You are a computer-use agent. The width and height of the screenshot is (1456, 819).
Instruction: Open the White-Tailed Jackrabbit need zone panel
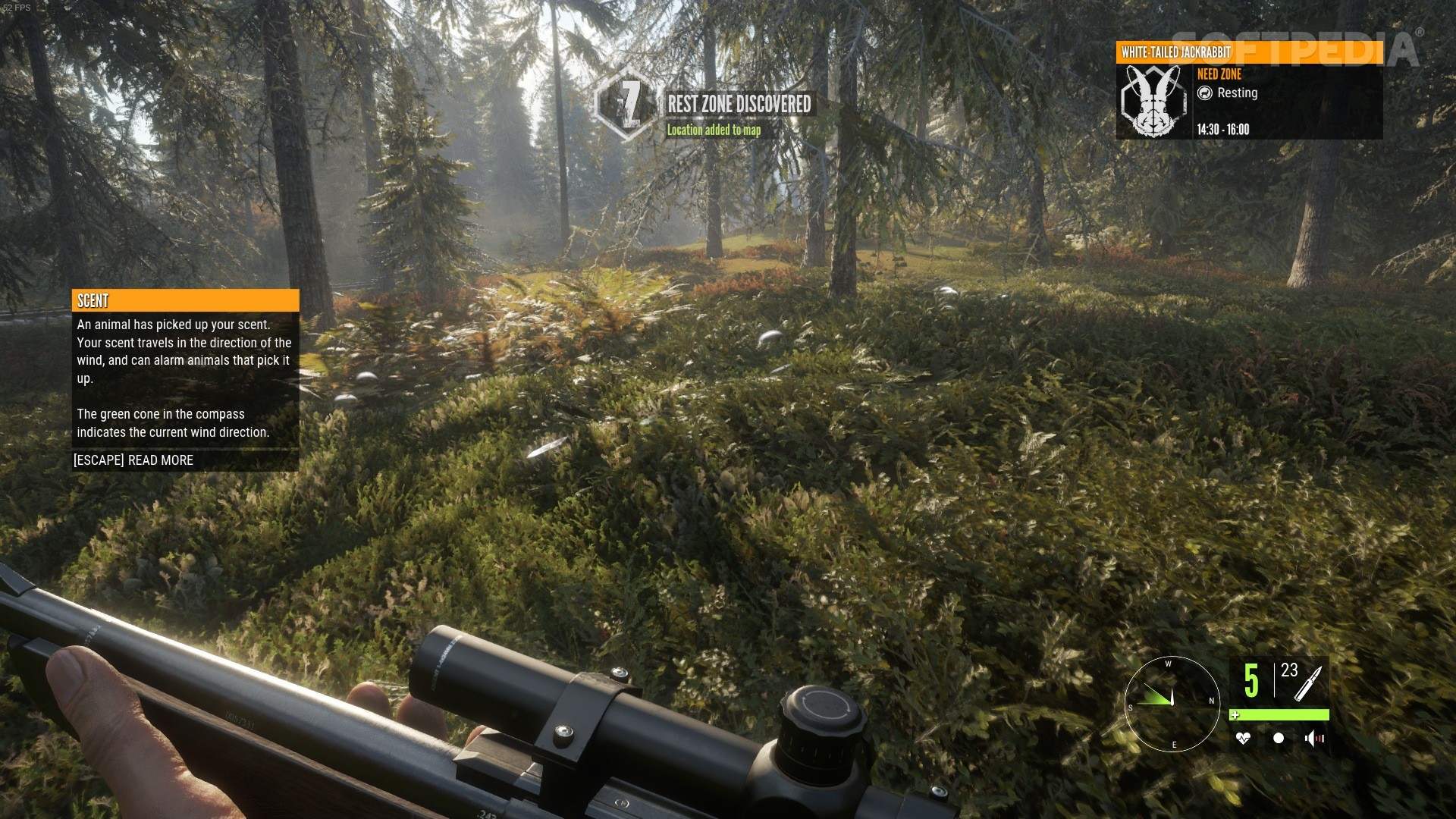coord(1249,91)
